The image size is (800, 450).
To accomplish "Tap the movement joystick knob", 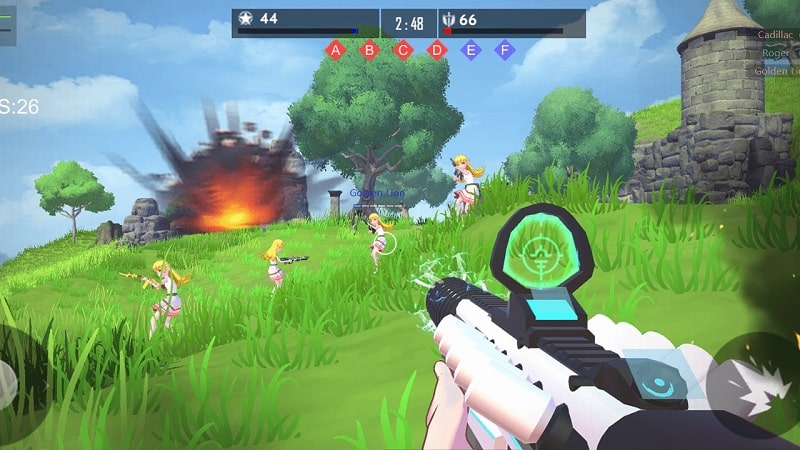I will click(x=6, y=385).
